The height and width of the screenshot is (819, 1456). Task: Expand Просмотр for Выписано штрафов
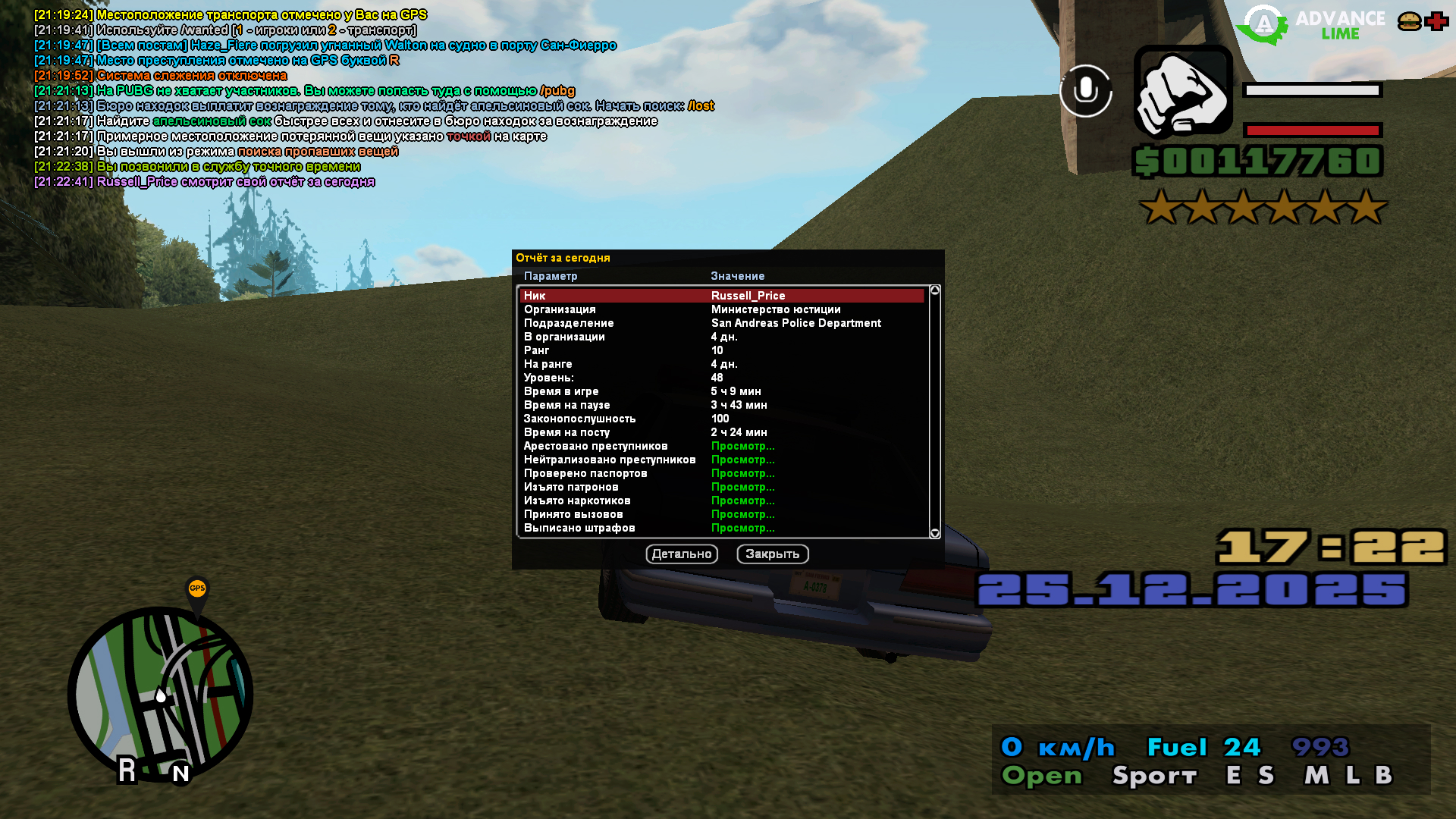tap(743, 527)
